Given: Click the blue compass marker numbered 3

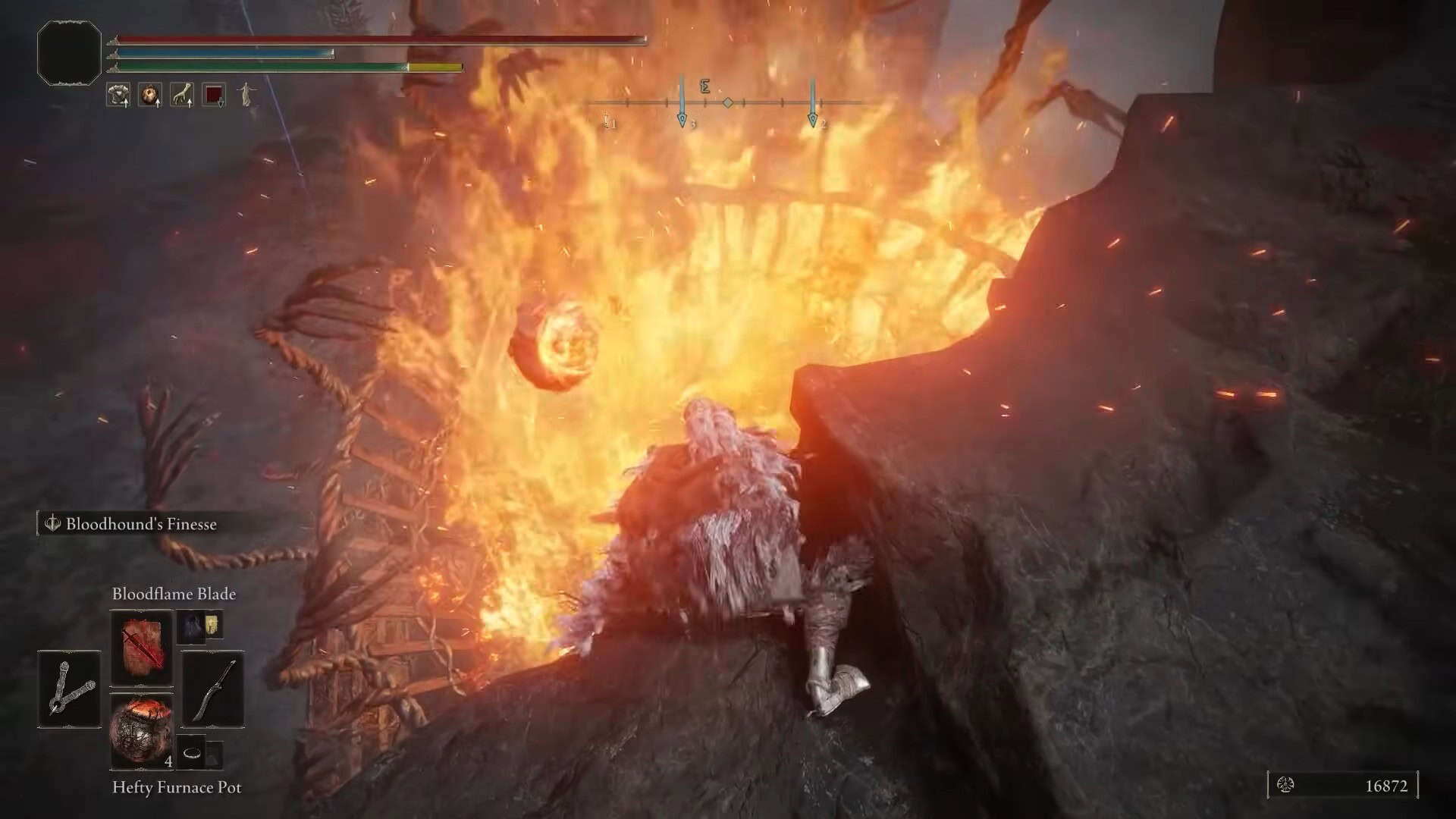Looking at the screenshot, I should (x=682, y=119).
